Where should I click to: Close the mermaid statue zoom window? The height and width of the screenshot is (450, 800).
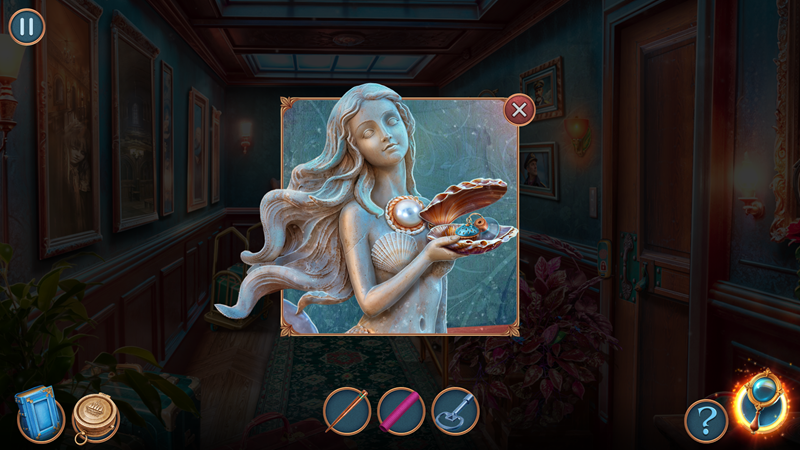pyautogui.click(x=519, y=109)
